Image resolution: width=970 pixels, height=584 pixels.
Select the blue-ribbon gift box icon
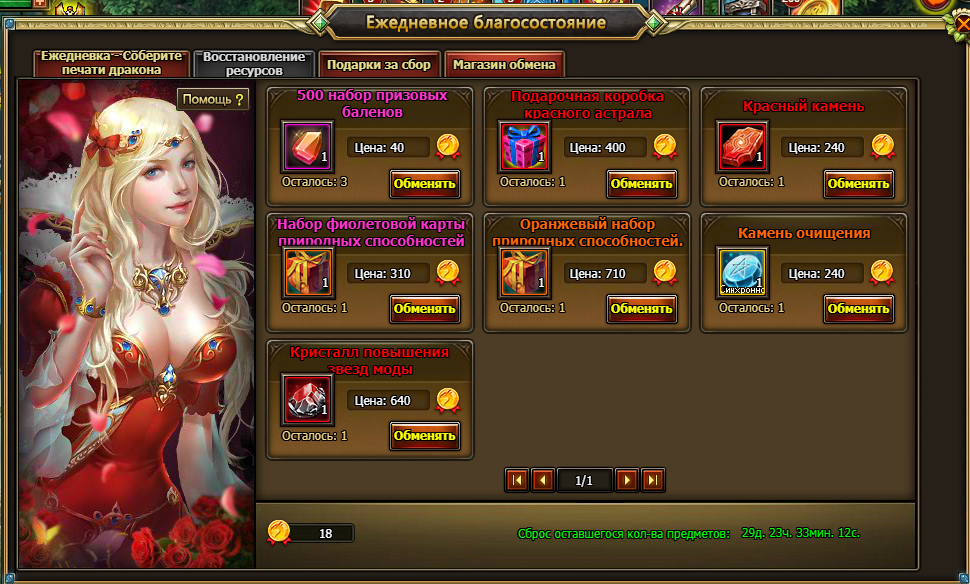524,146
